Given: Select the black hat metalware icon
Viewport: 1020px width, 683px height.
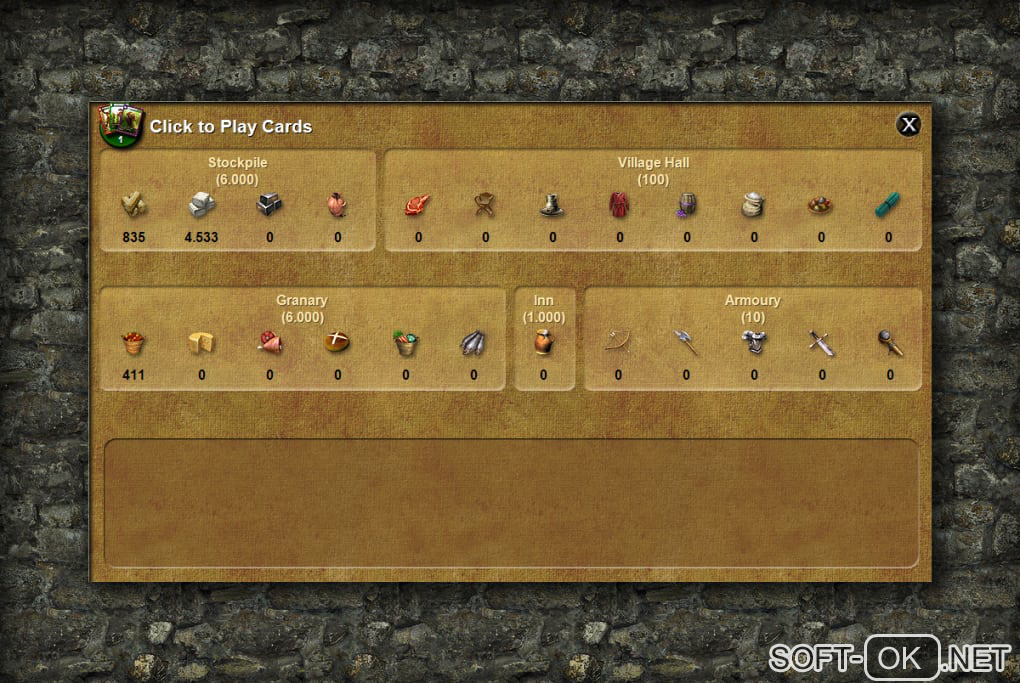Looking at the screenshot, I should click(552, 205).
